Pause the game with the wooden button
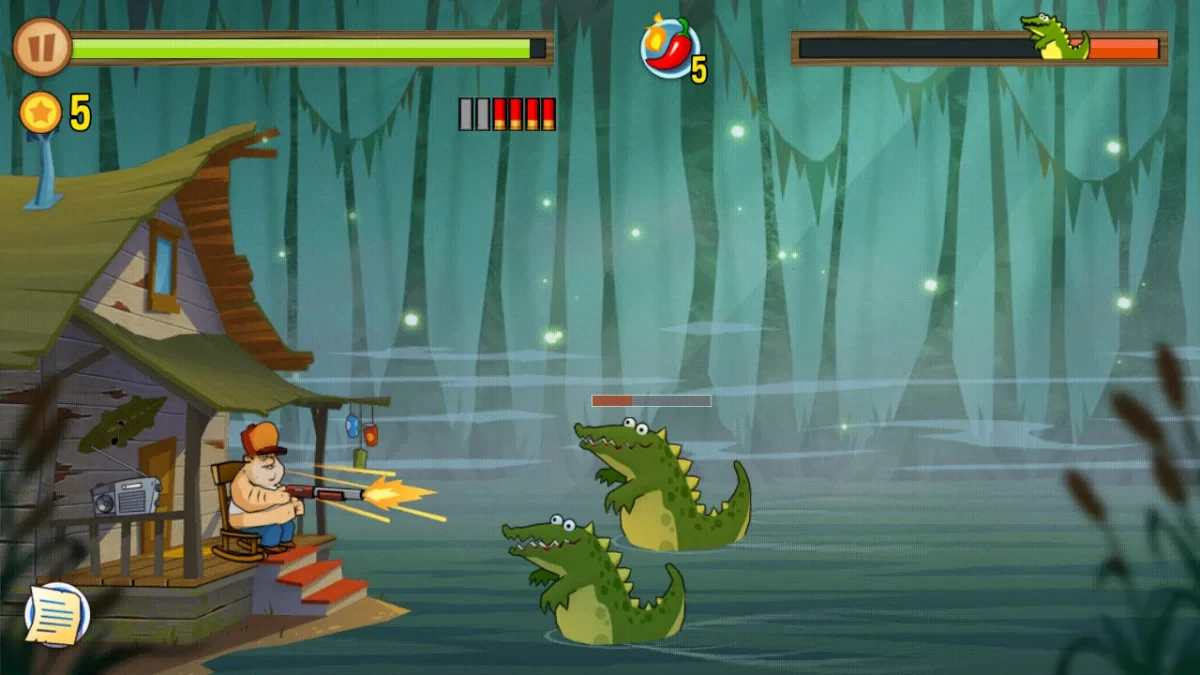Screen dimensions: 1200x675 tap(42, 47)
